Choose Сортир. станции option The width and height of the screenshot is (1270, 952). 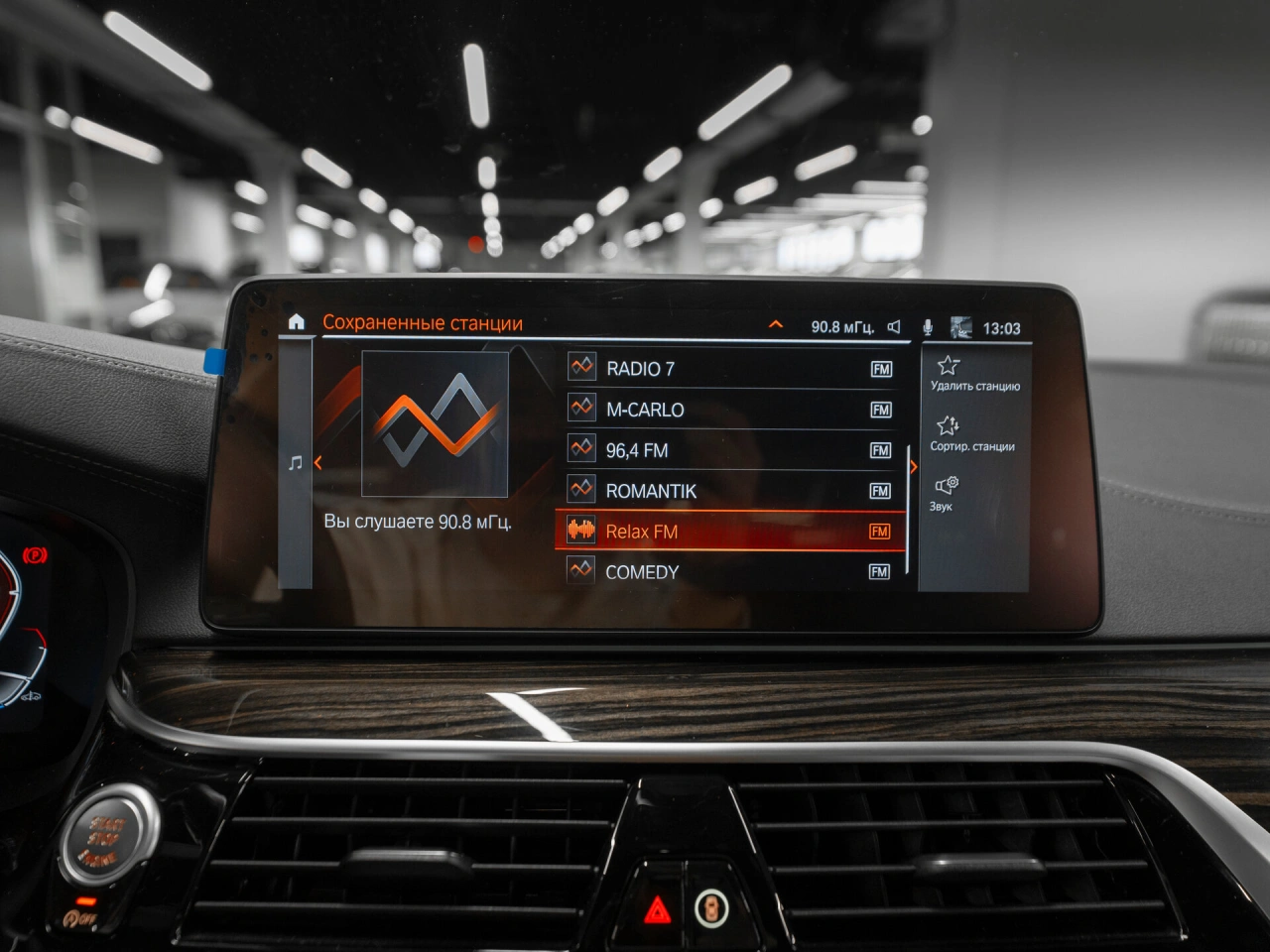[971, 434]
